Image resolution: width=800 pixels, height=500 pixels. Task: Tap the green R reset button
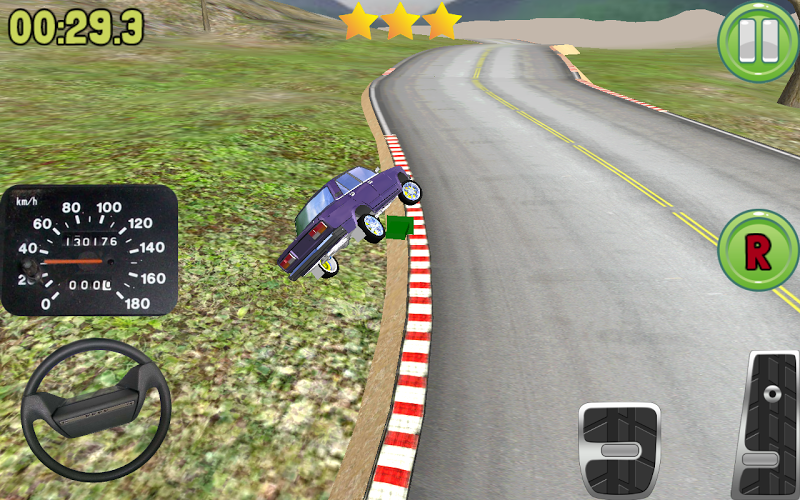tap(758, 251)
